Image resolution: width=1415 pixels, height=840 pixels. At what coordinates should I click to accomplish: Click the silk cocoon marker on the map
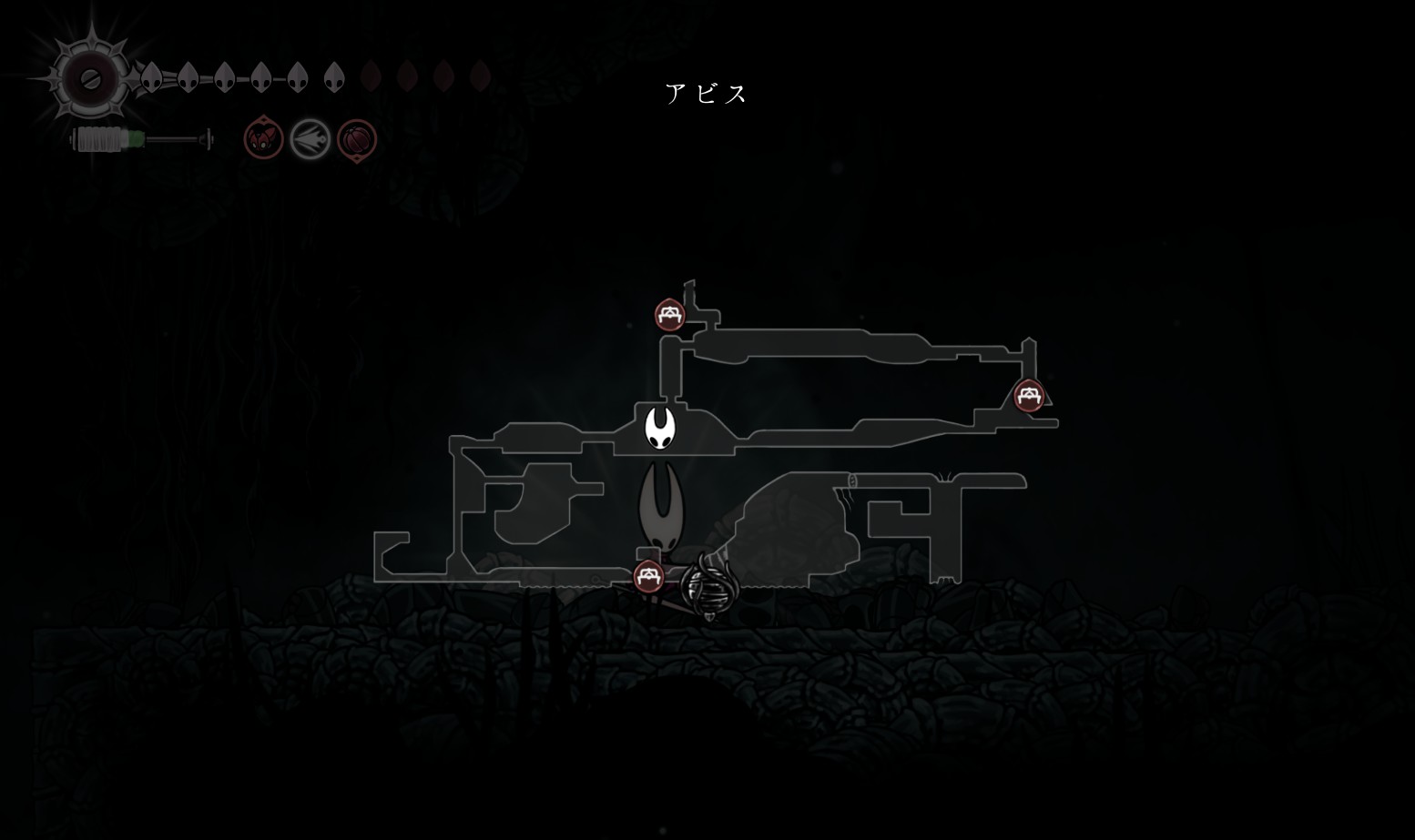707,587
